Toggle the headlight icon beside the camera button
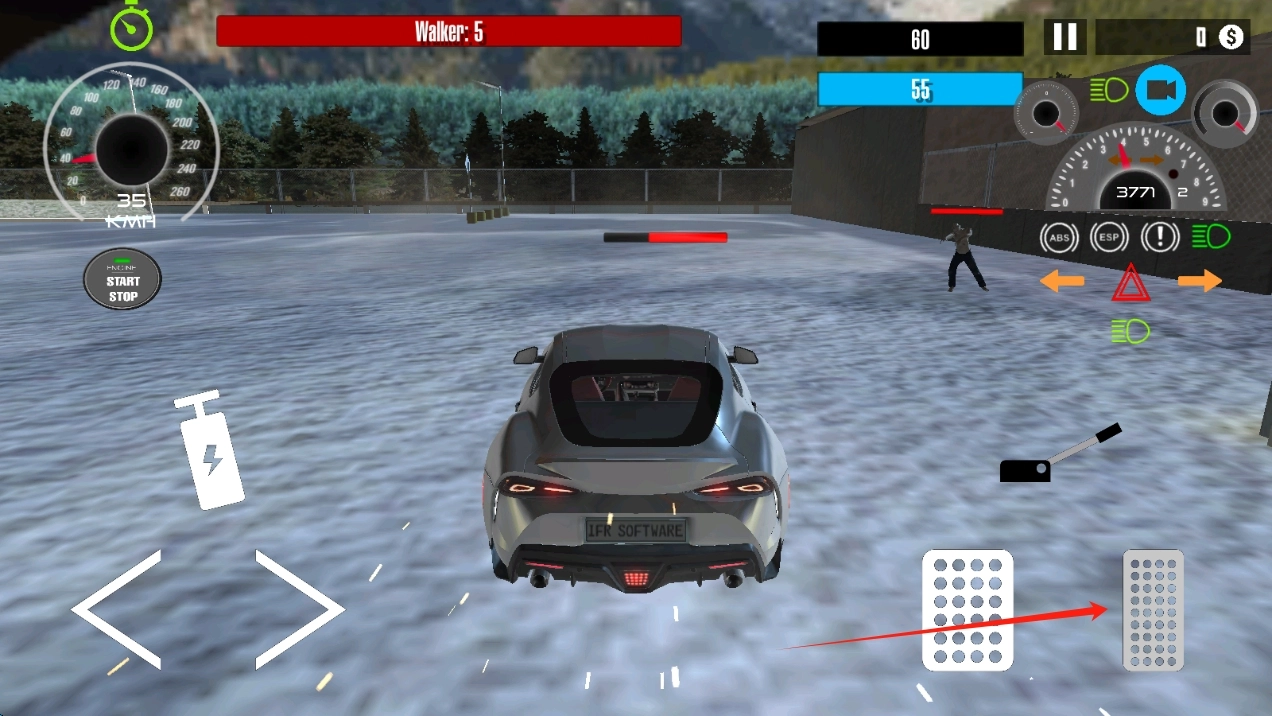The width and height of the screenshot is (1272, 716). pos(1108,90)
